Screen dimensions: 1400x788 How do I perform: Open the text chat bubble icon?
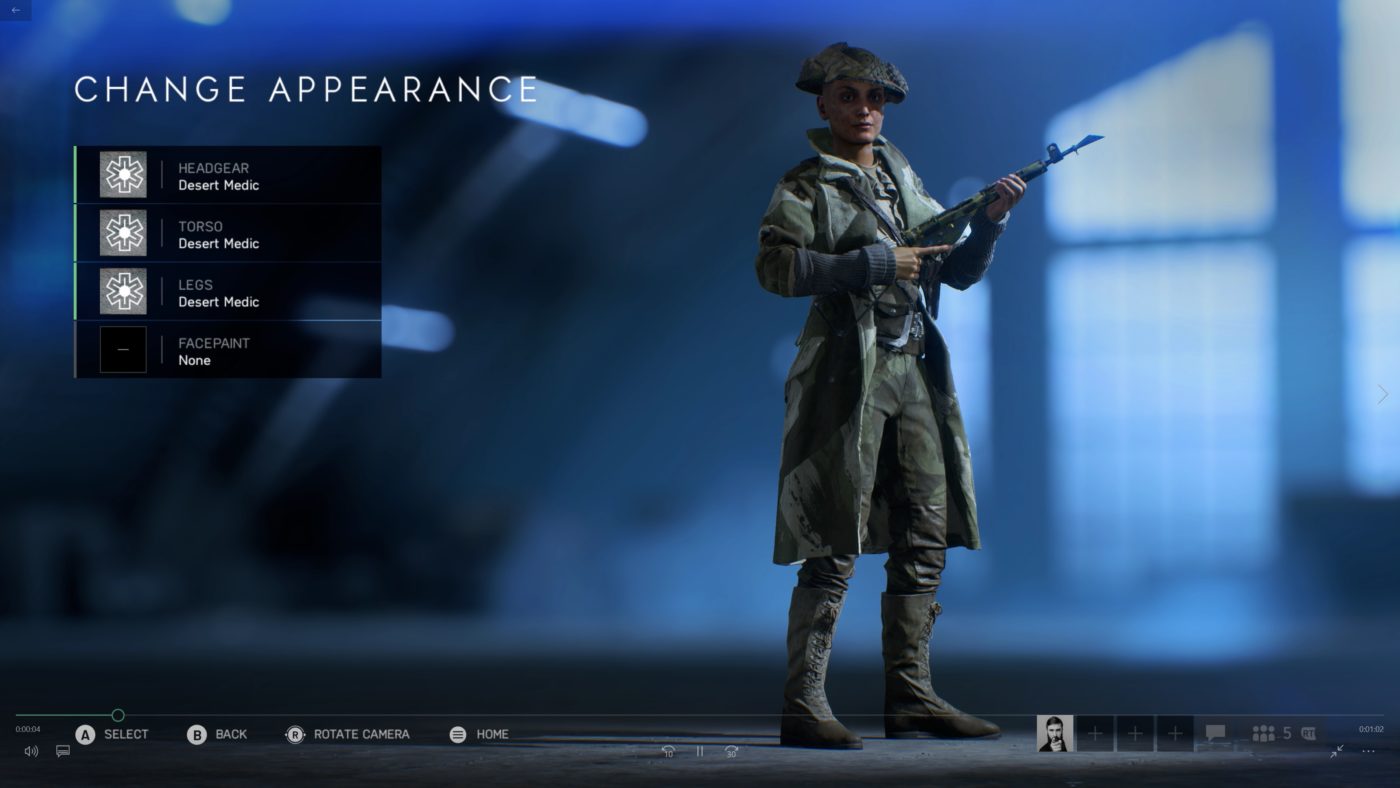(x=1215, y=733)
